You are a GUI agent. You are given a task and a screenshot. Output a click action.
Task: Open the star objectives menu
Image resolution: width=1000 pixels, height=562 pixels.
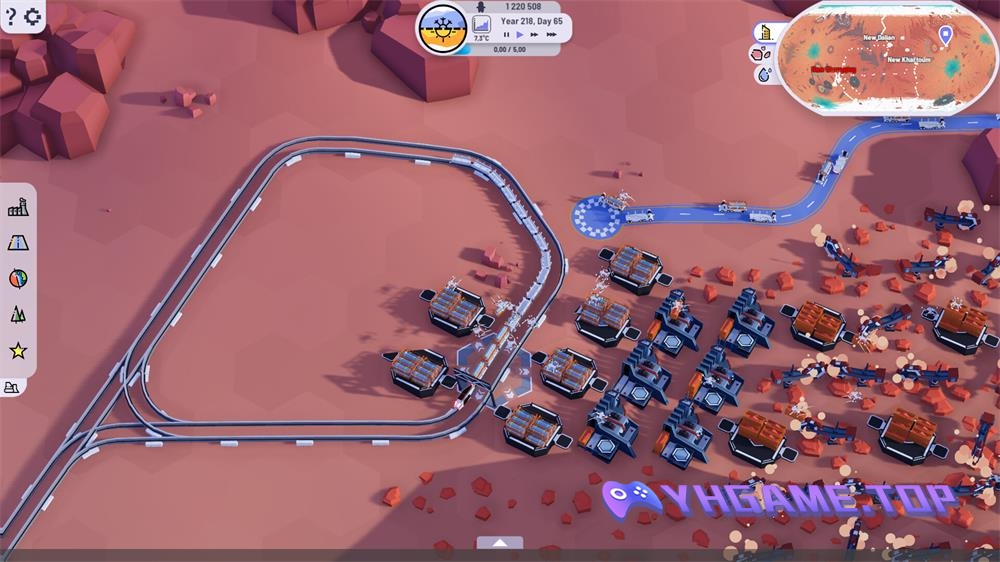18,350
